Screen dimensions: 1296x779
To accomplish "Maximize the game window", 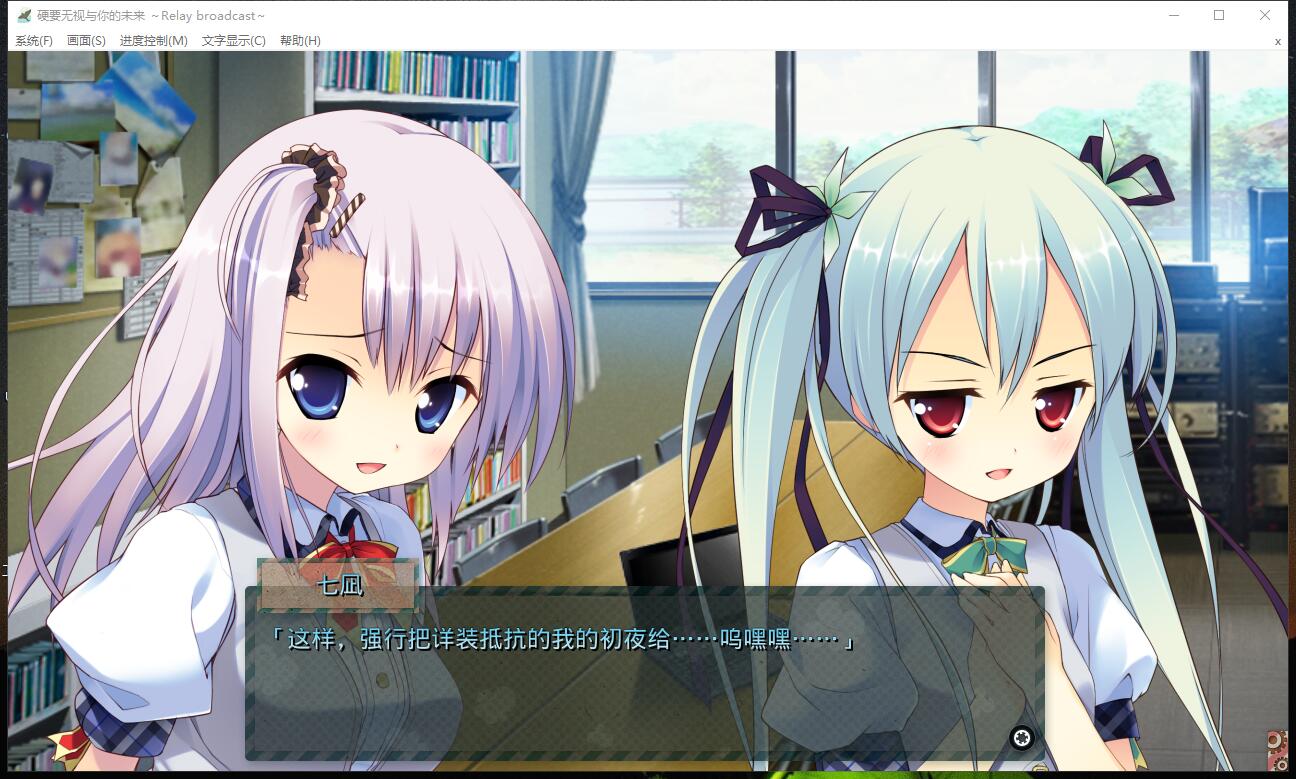I will point(1218,15).
